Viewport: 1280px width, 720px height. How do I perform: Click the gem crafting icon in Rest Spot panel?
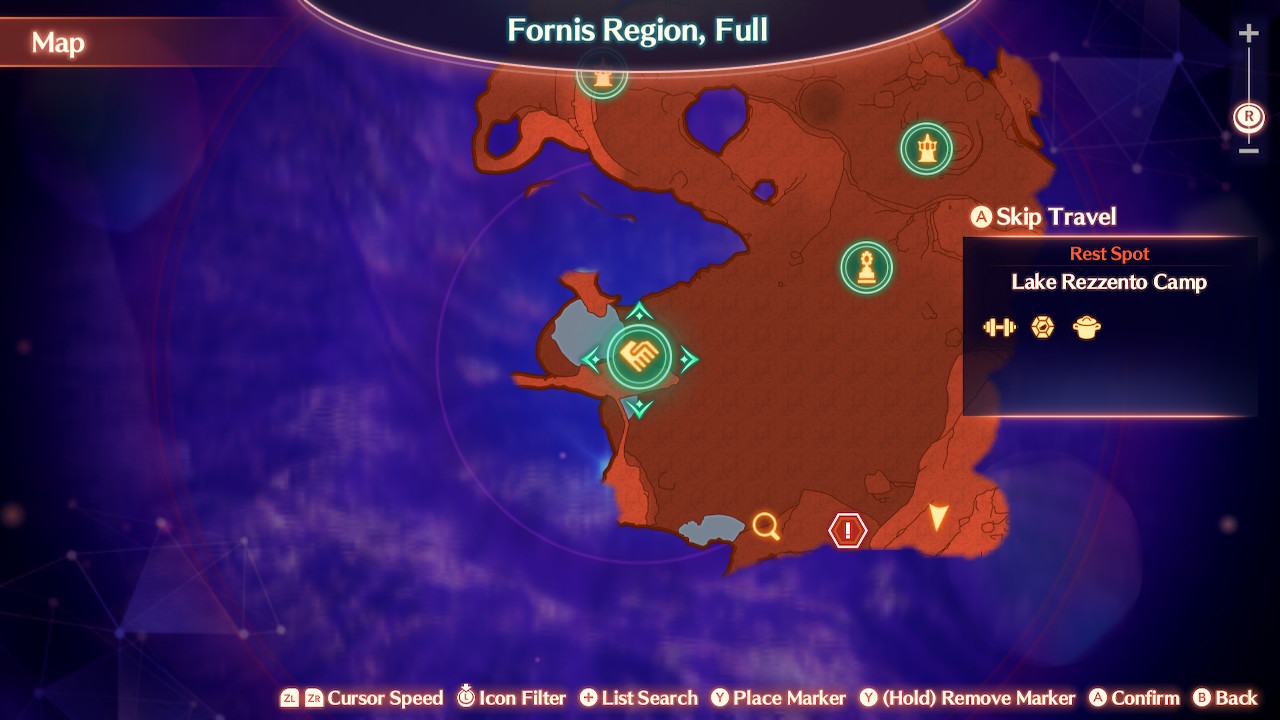[x=1042, y=326]
